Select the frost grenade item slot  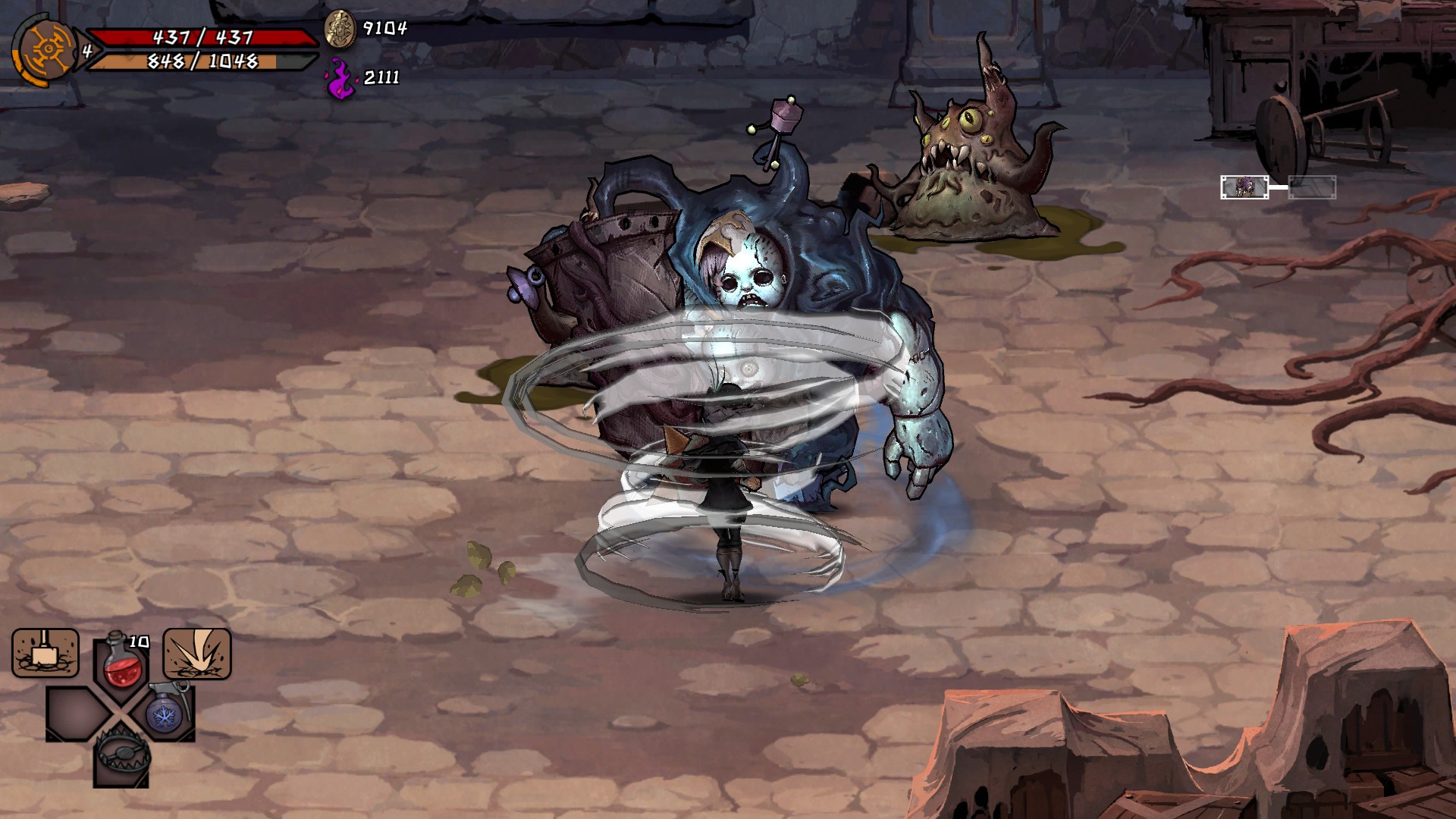tap(162, 712)
